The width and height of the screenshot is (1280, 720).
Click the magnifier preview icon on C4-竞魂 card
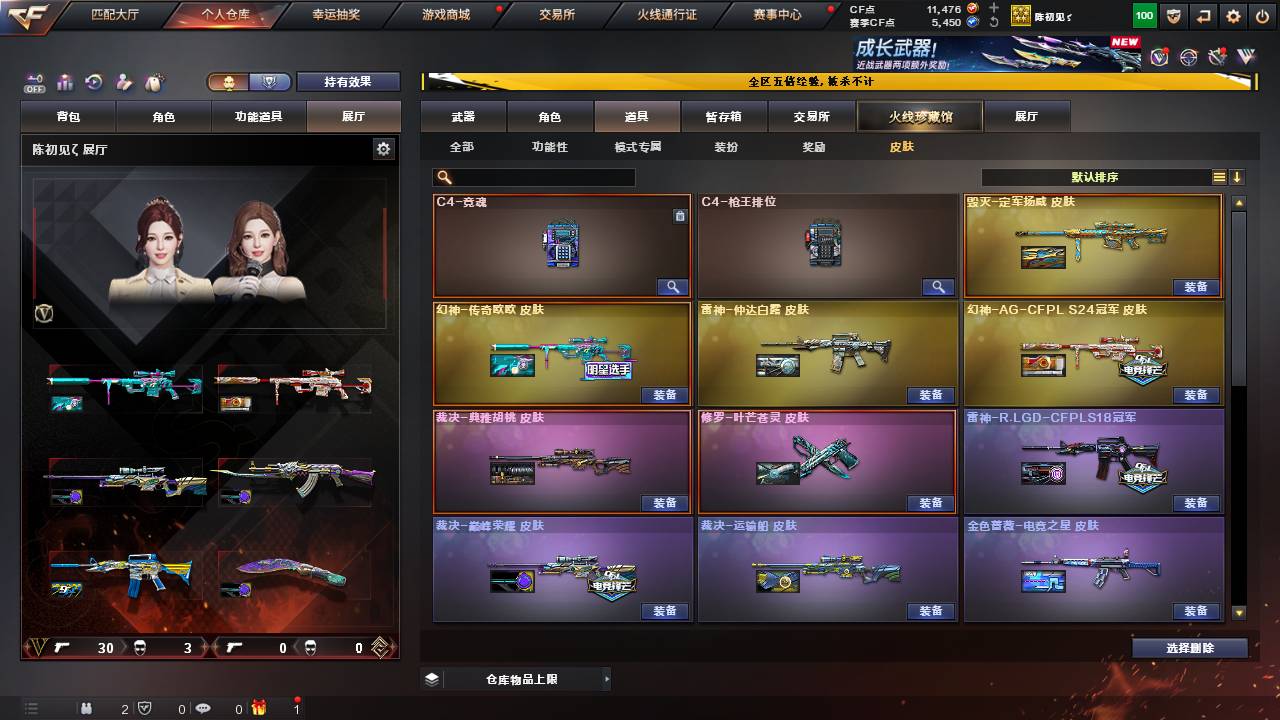[x=671, y=285]
